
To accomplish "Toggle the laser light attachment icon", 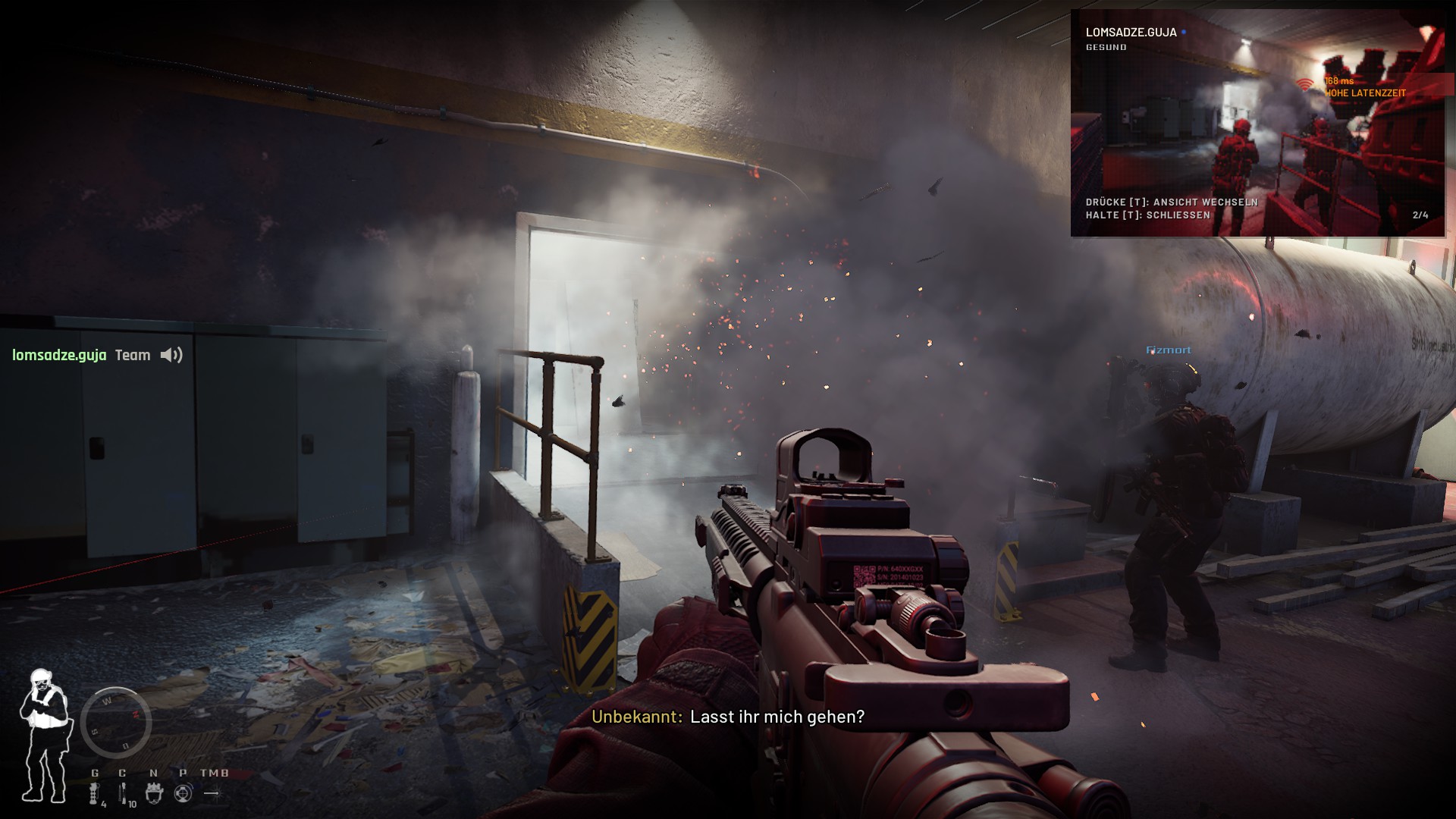I will (212, 793).
